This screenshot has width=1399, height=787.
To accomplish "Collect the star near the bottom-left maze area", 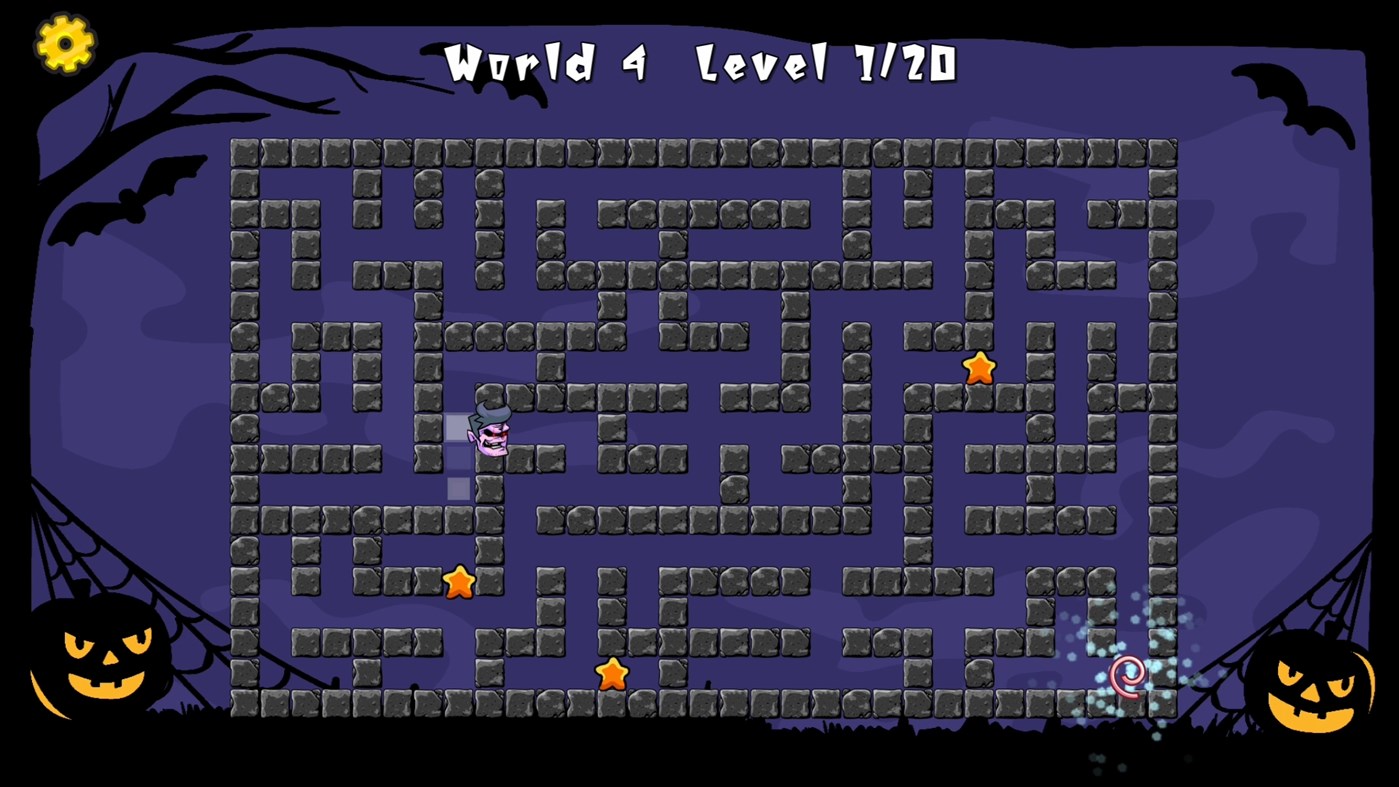I will [459, 580].
